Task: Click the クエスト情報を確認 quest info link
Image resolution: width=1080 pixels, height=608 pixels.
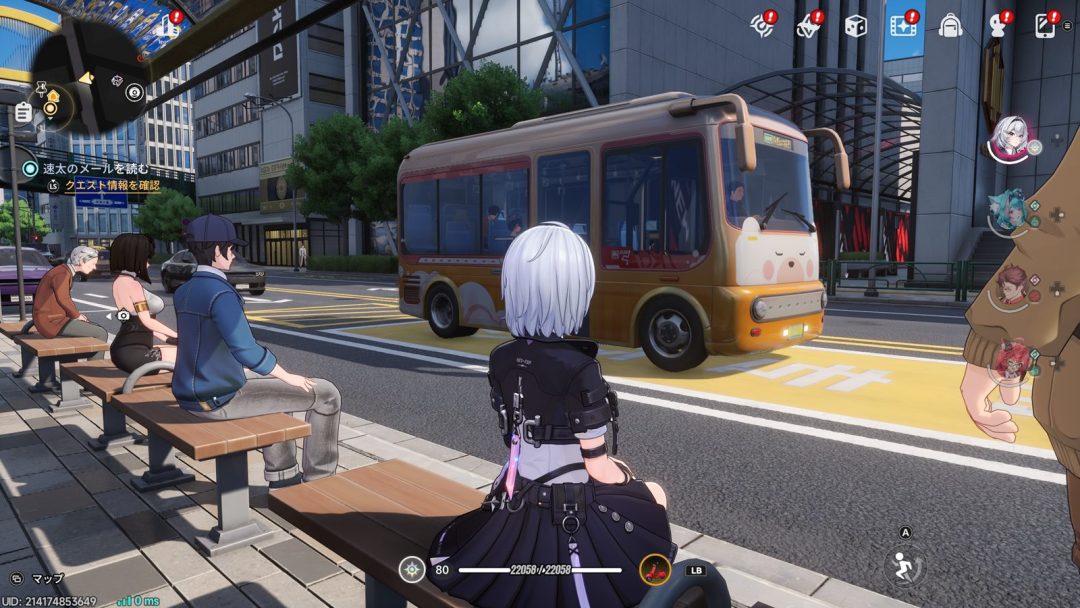Action: (x=110, y=185)
